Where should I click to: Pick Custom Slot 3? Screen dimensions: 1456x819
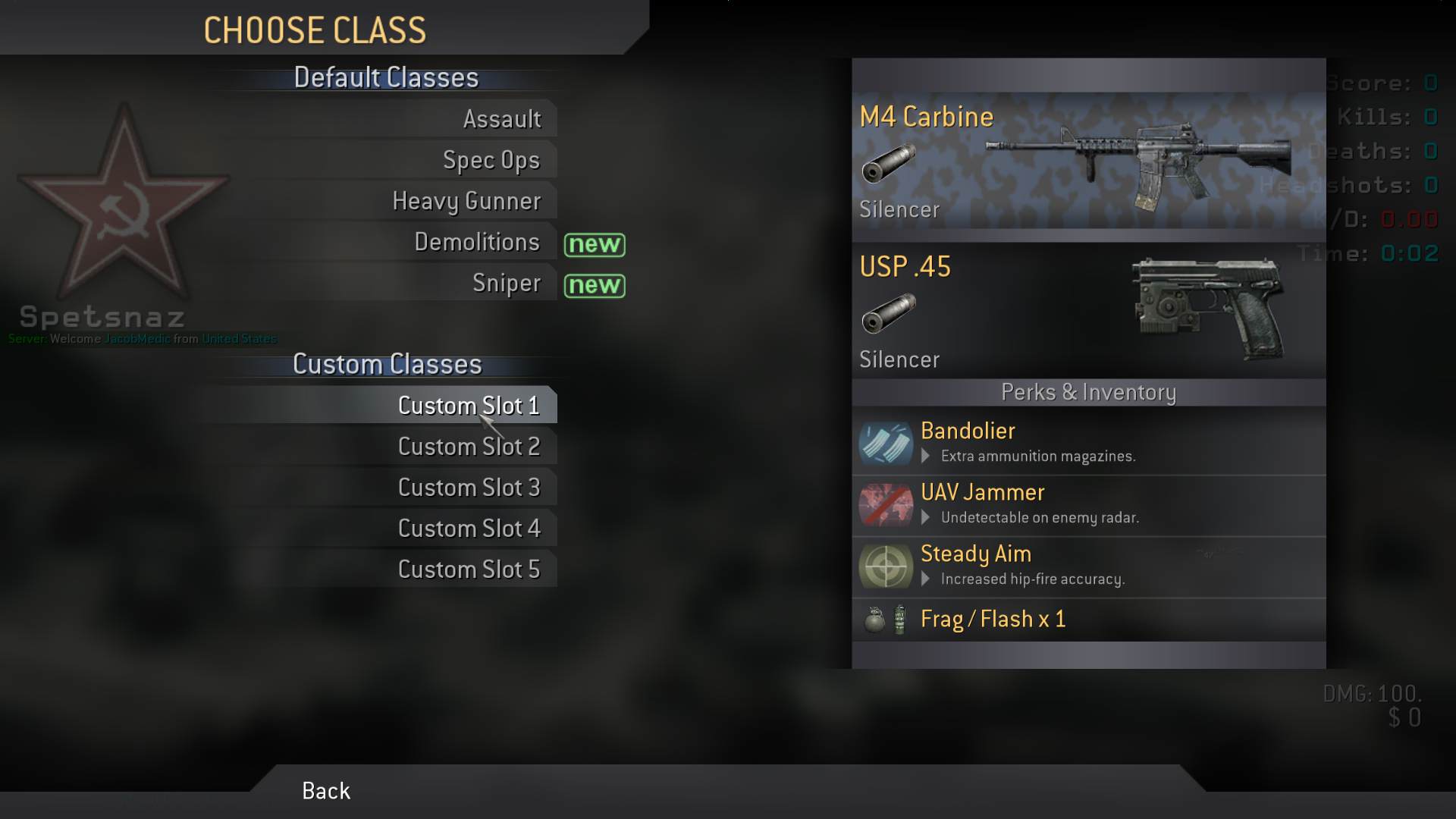coord(469,488)
